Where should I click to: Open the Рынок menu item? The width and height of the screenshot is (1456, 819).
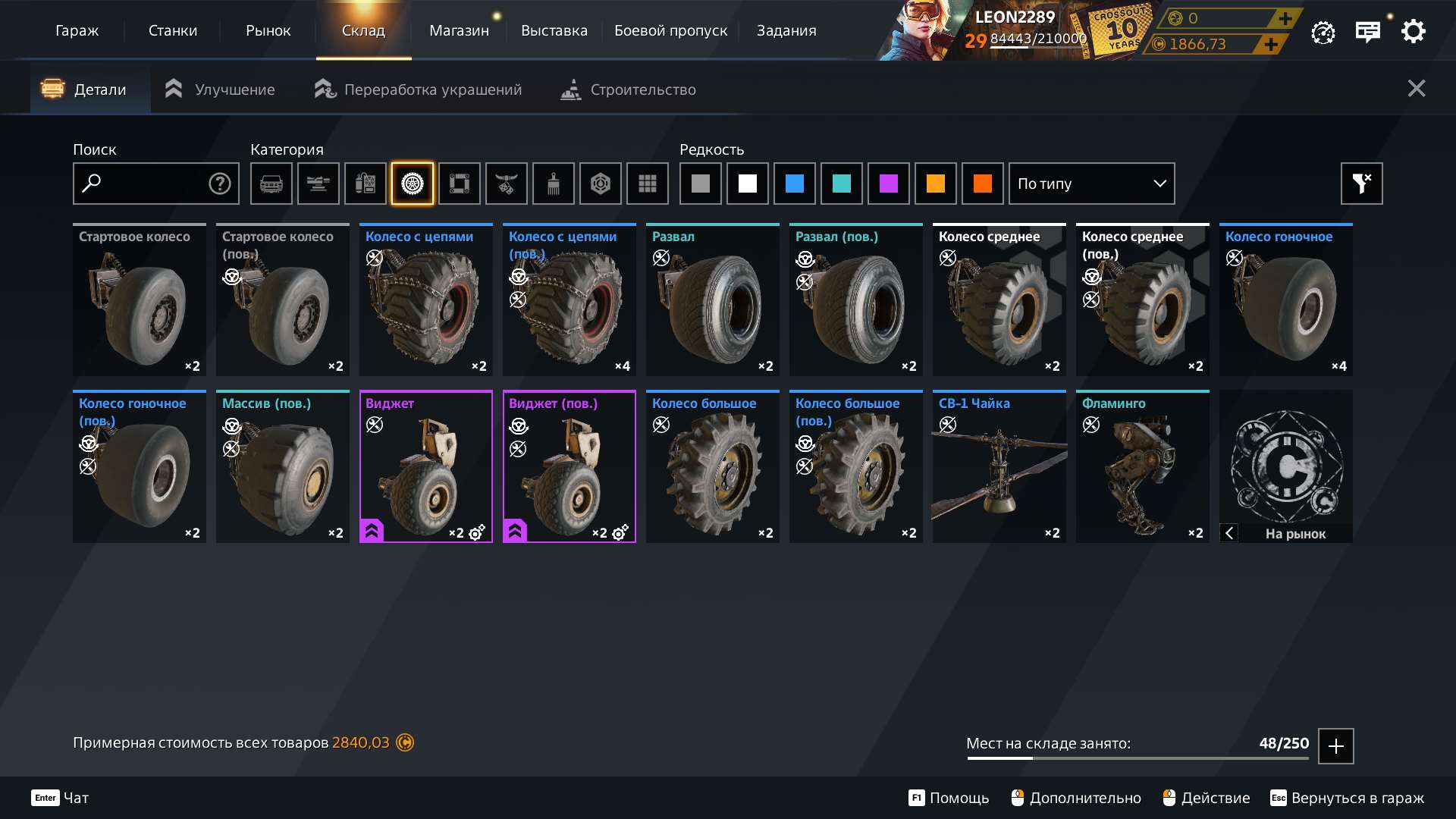tap(267, 30)
